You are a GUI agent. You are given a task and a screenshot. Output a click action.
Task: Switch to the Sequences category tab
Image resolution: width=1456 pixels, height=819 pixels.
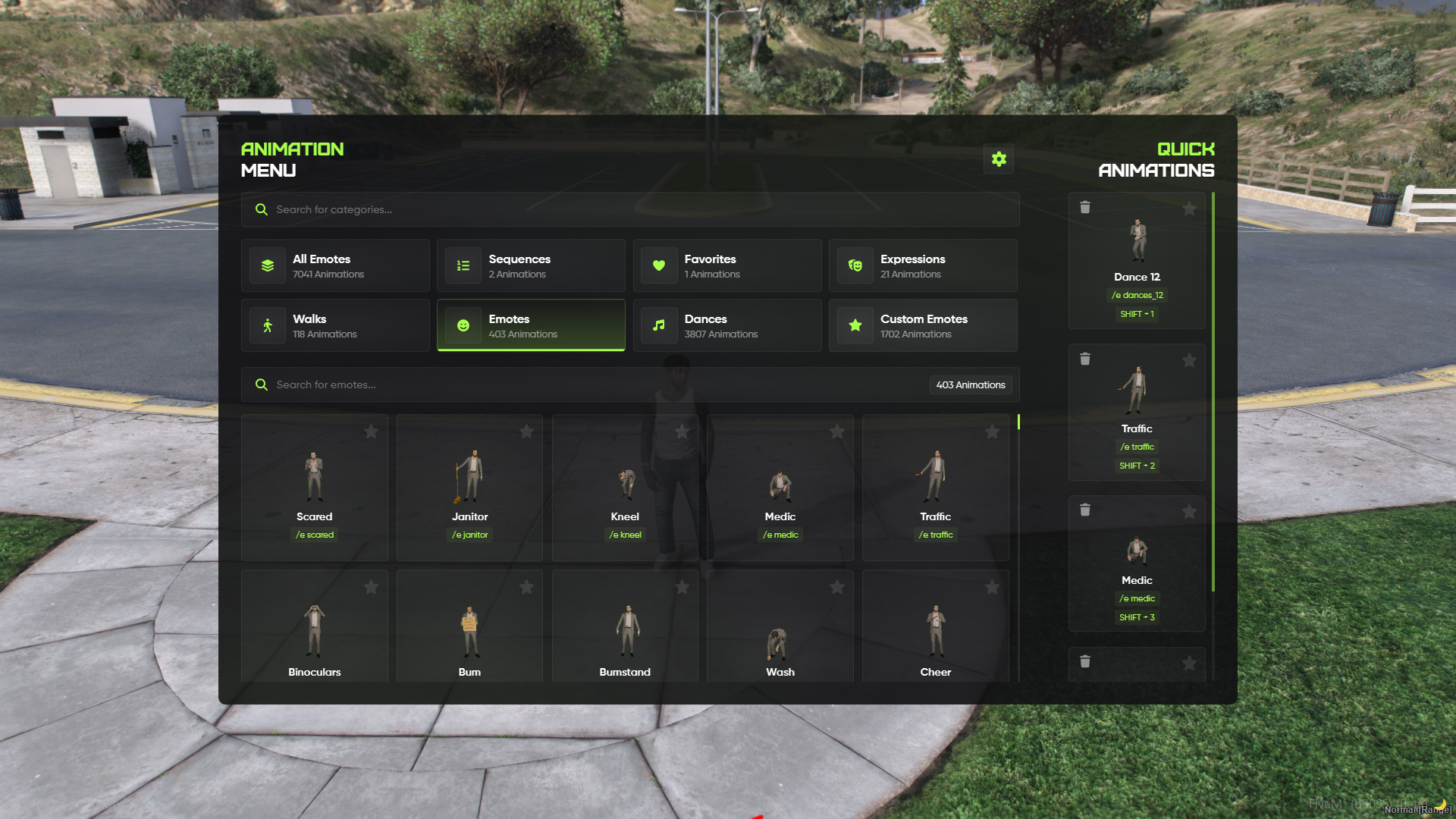531,265
